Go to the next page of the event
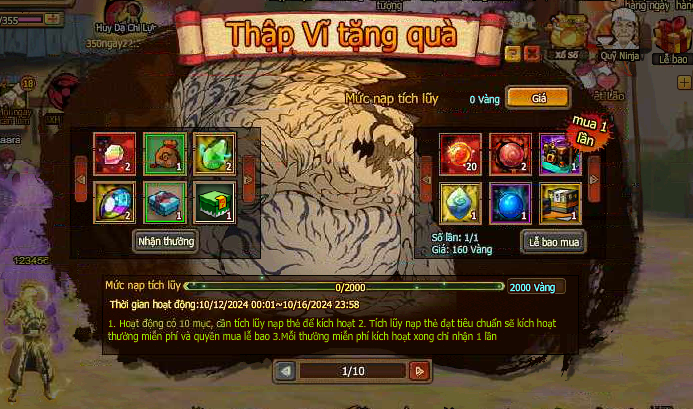This screenshot has height=409, width=693. (x=420, y=371)
